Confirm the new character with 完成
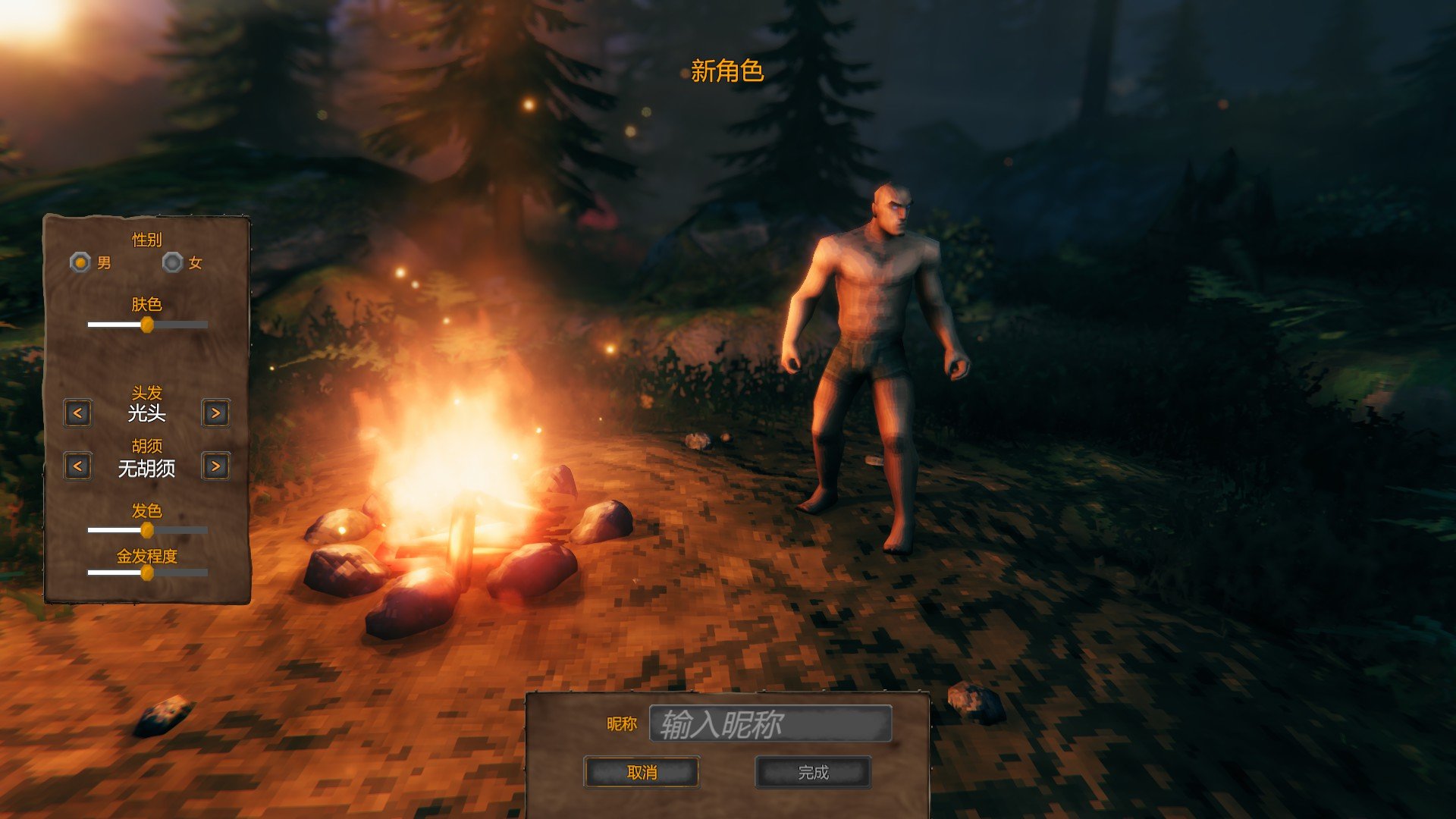Image resolution: width=1456 pixels, height=819 pixels. pyautogui.click(x=813, y=773)
